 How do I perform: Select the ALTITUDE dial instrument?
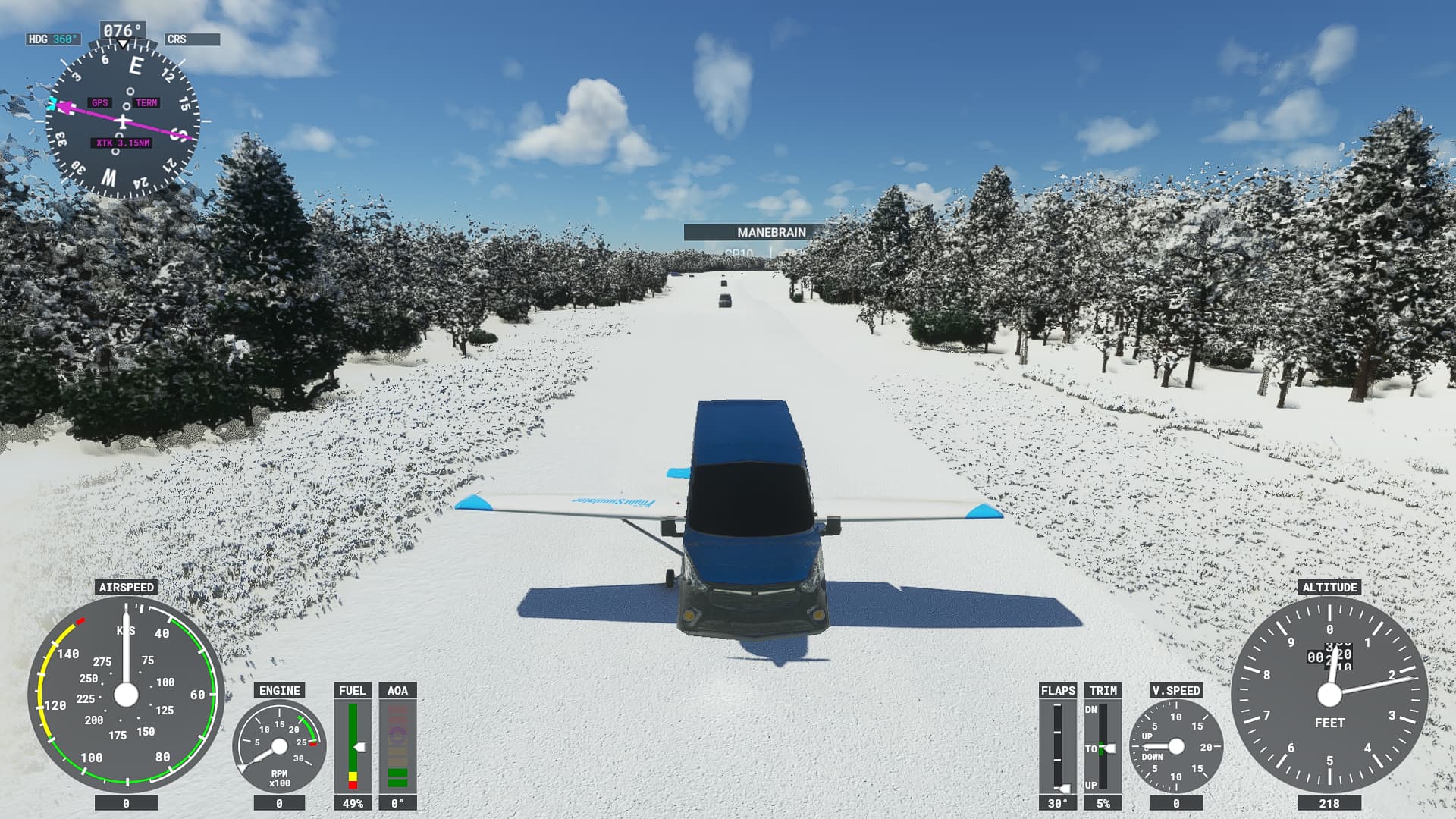coord(1329,694)
